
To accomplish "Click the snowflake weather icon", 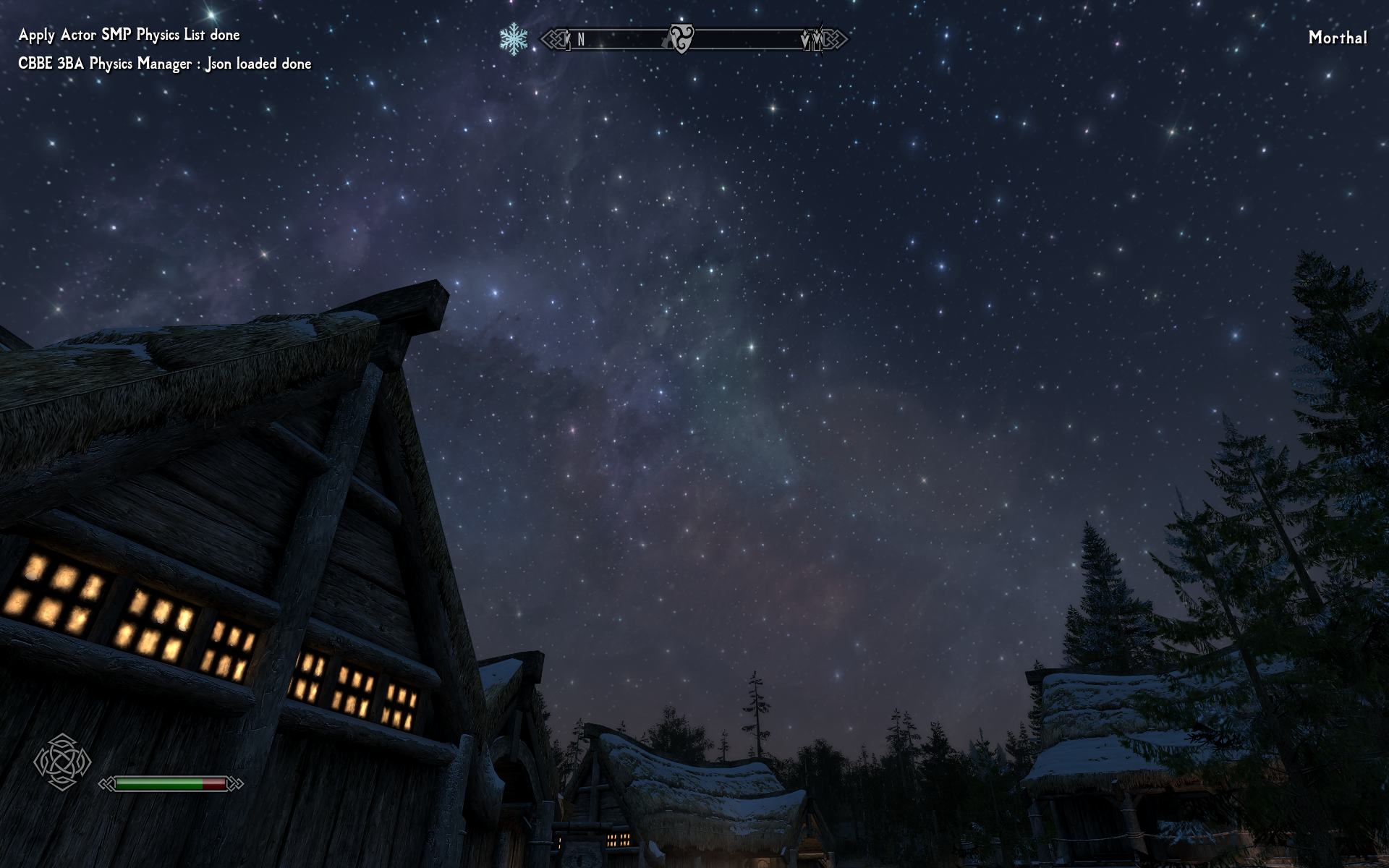I will [514, 38].
